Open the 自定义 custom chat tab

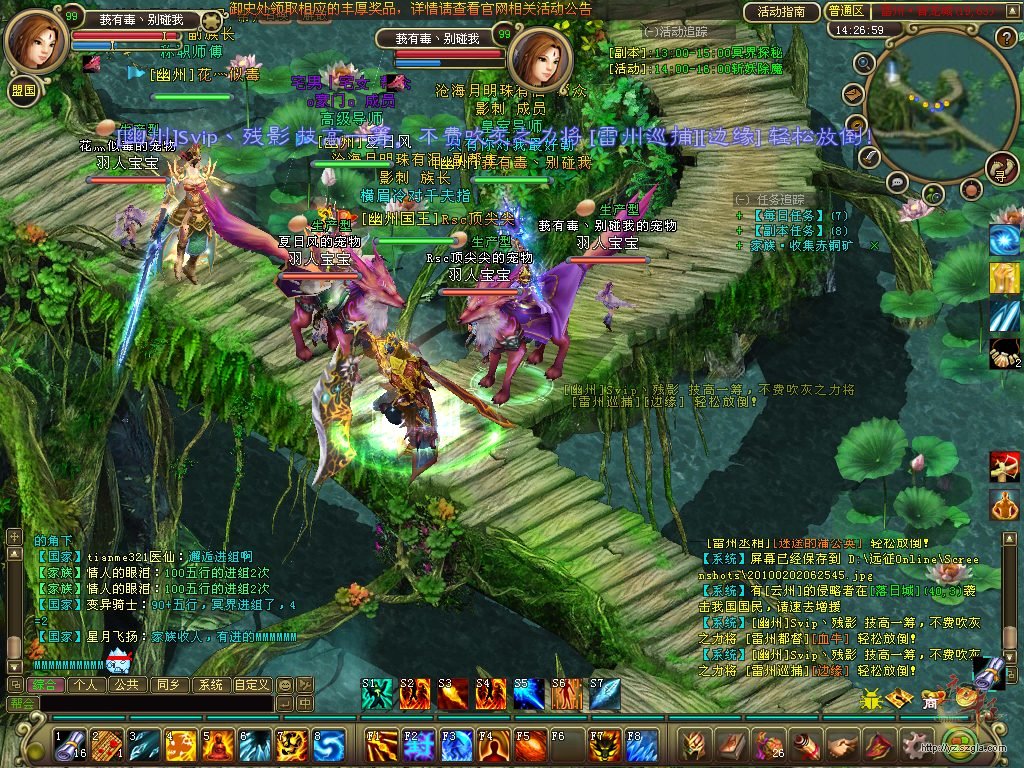tap(252, 685)
